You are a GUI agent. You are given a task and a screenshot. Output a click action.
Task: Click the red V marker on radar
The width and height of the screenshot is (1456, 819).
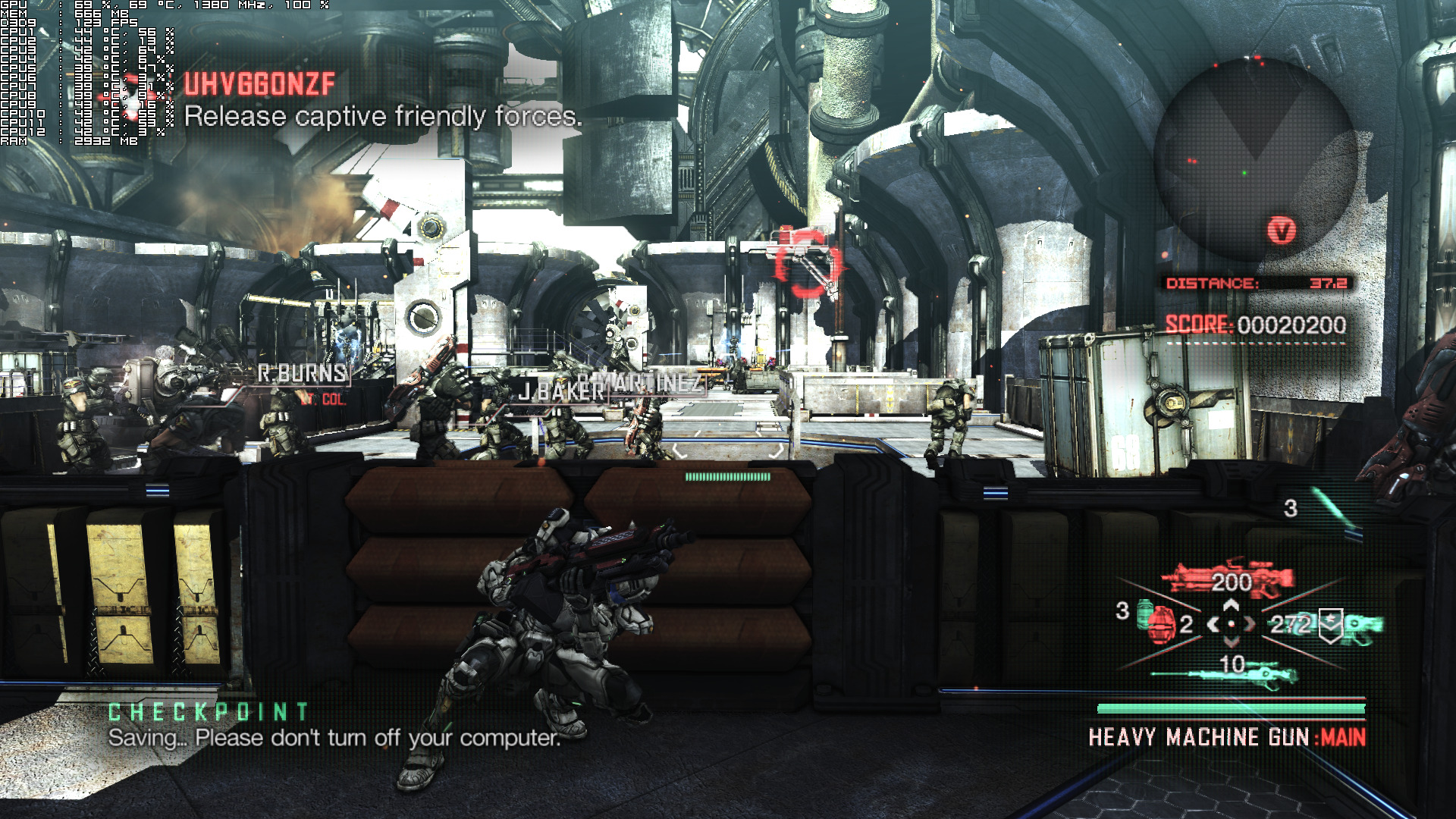(1282, 230)
